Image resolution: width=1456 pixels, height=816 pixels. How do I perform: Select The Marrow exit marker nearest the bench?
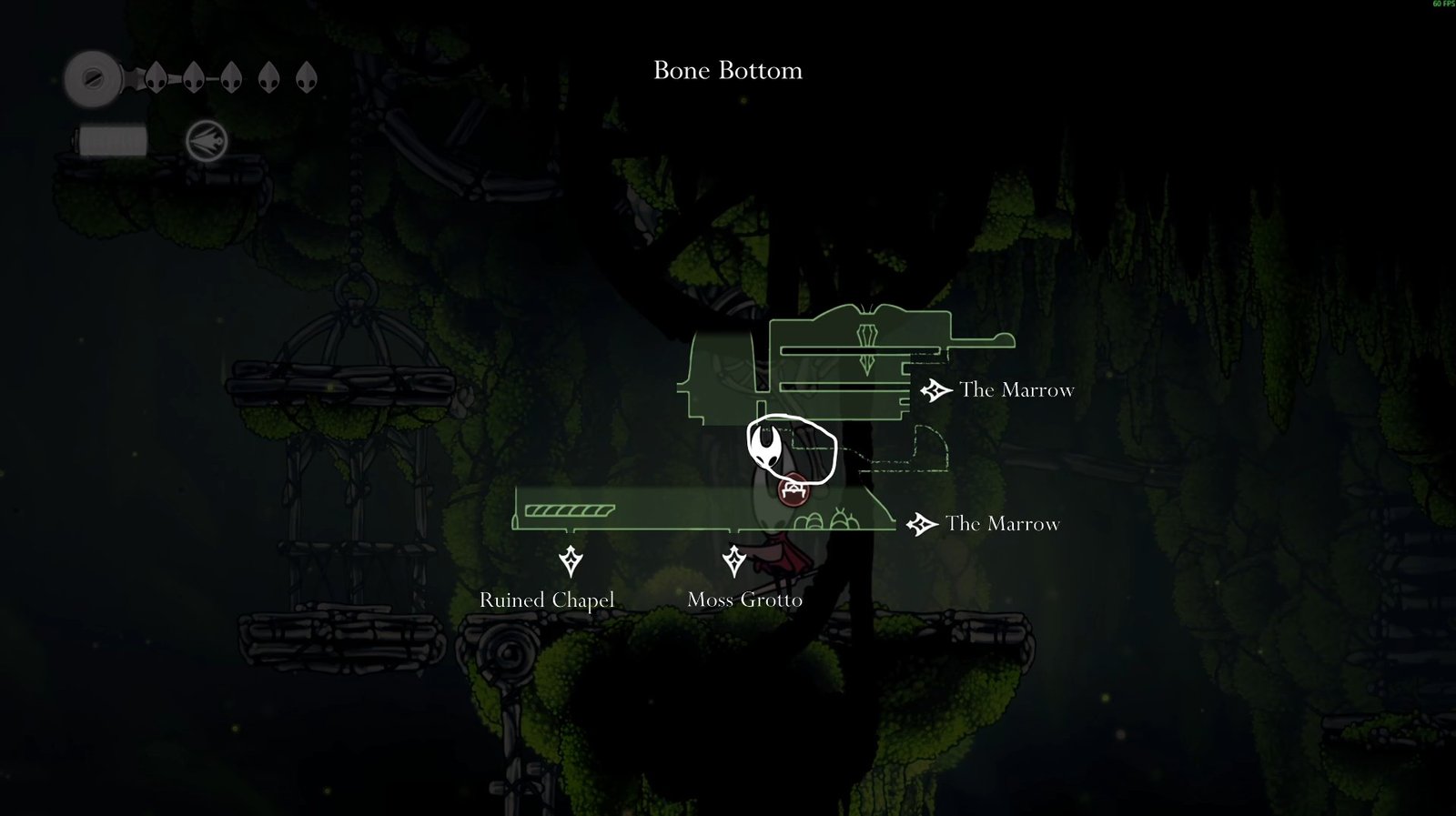922,524
